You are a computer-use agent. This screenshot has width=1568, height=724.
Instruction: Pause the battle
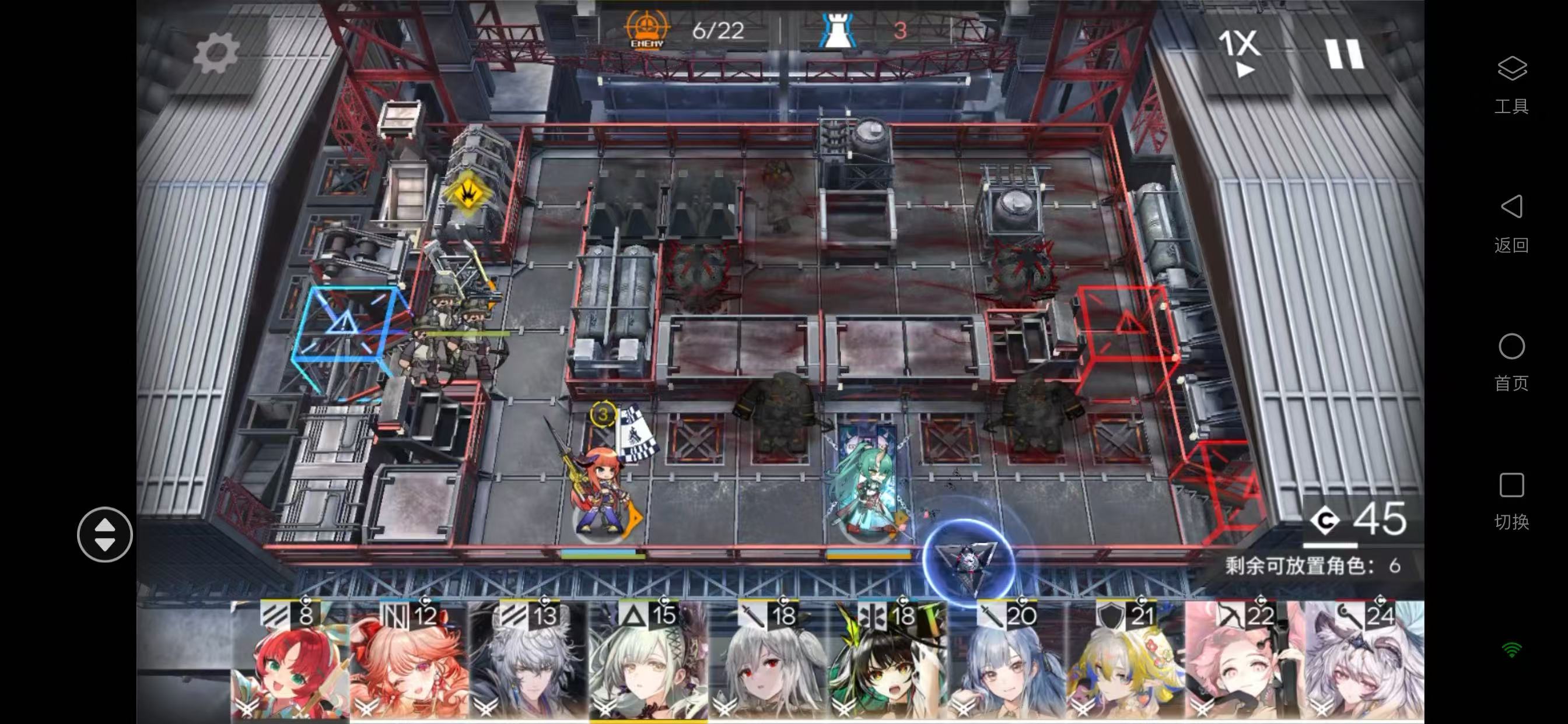tap(1344, 55)
